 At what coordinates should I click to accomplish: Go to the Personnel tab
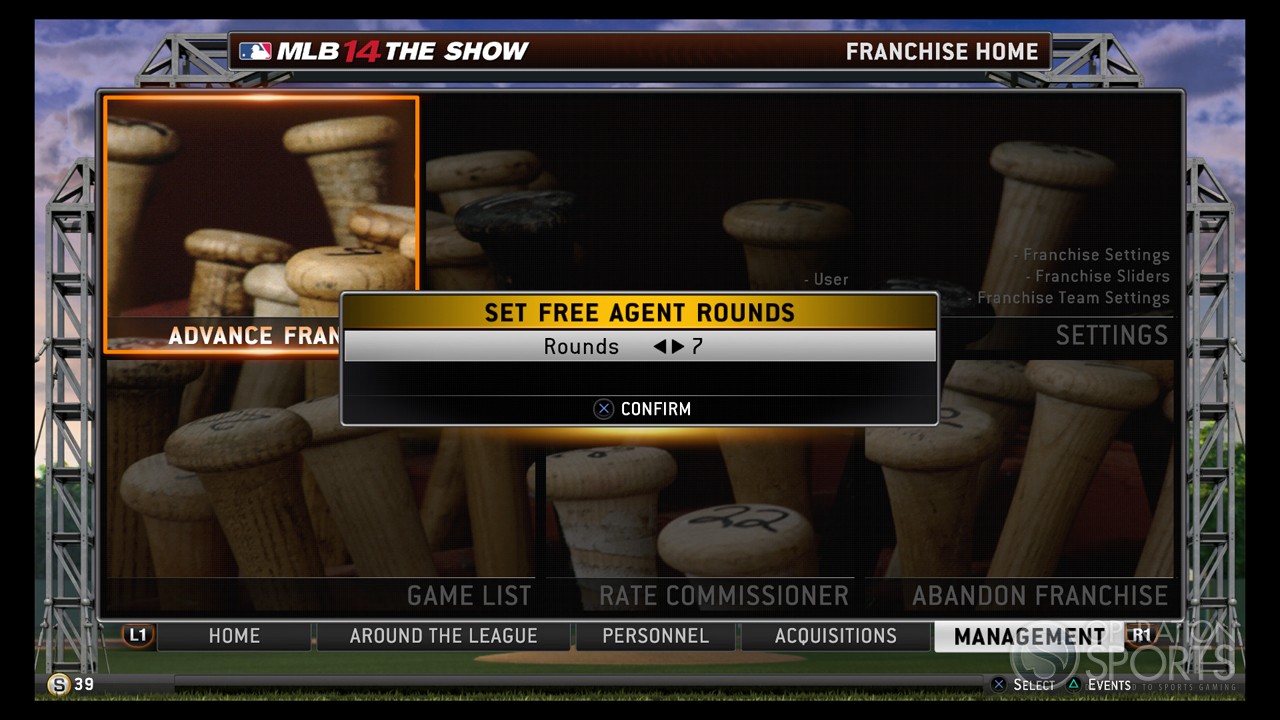pos(655,636)
